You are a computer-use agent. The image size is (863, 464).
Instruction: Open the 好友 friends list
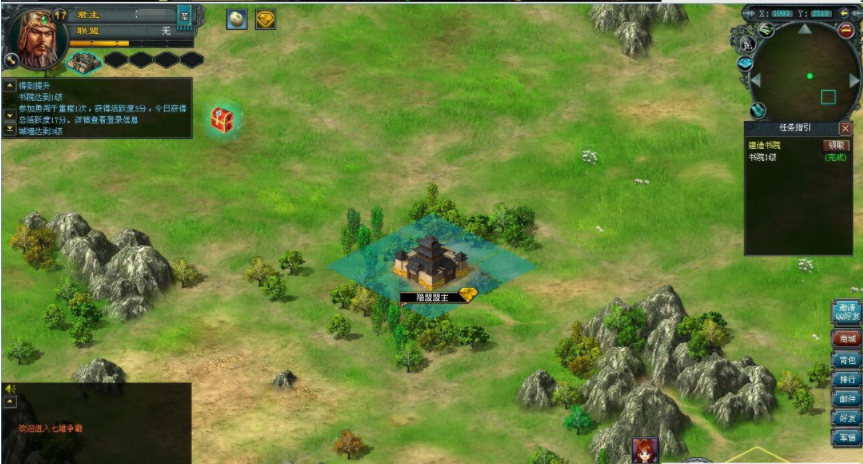coord(846,418)
